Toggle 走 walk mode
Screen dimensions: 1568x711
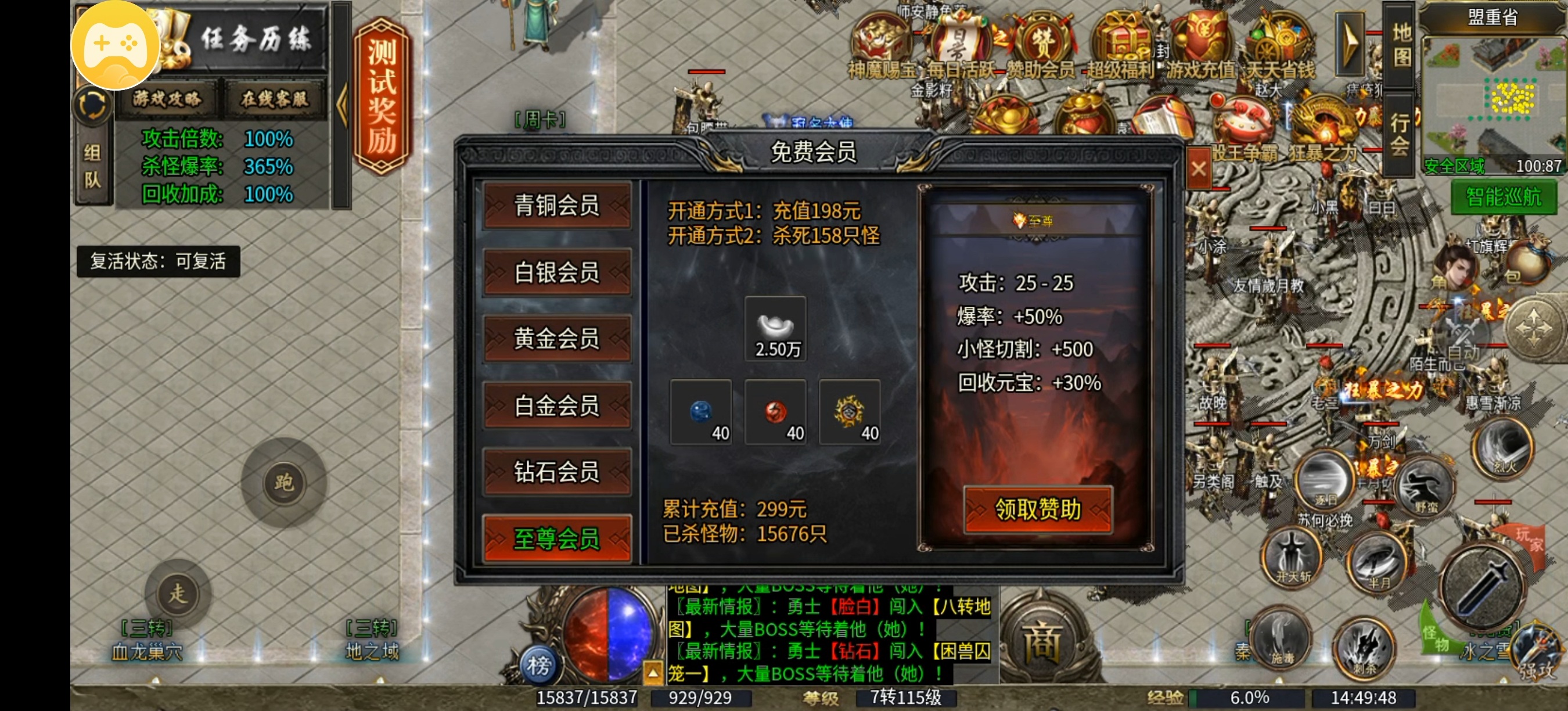pyautogui.click(x=179, y=594)
